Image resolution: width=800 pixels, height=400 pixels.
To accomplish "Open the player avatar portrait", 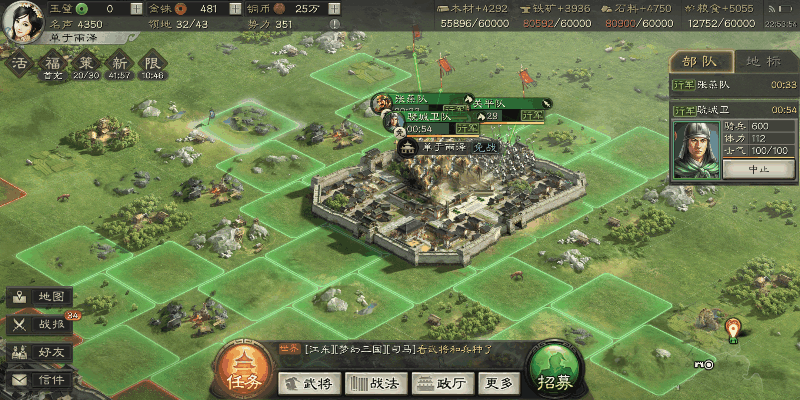I will (x=22, y=20).
